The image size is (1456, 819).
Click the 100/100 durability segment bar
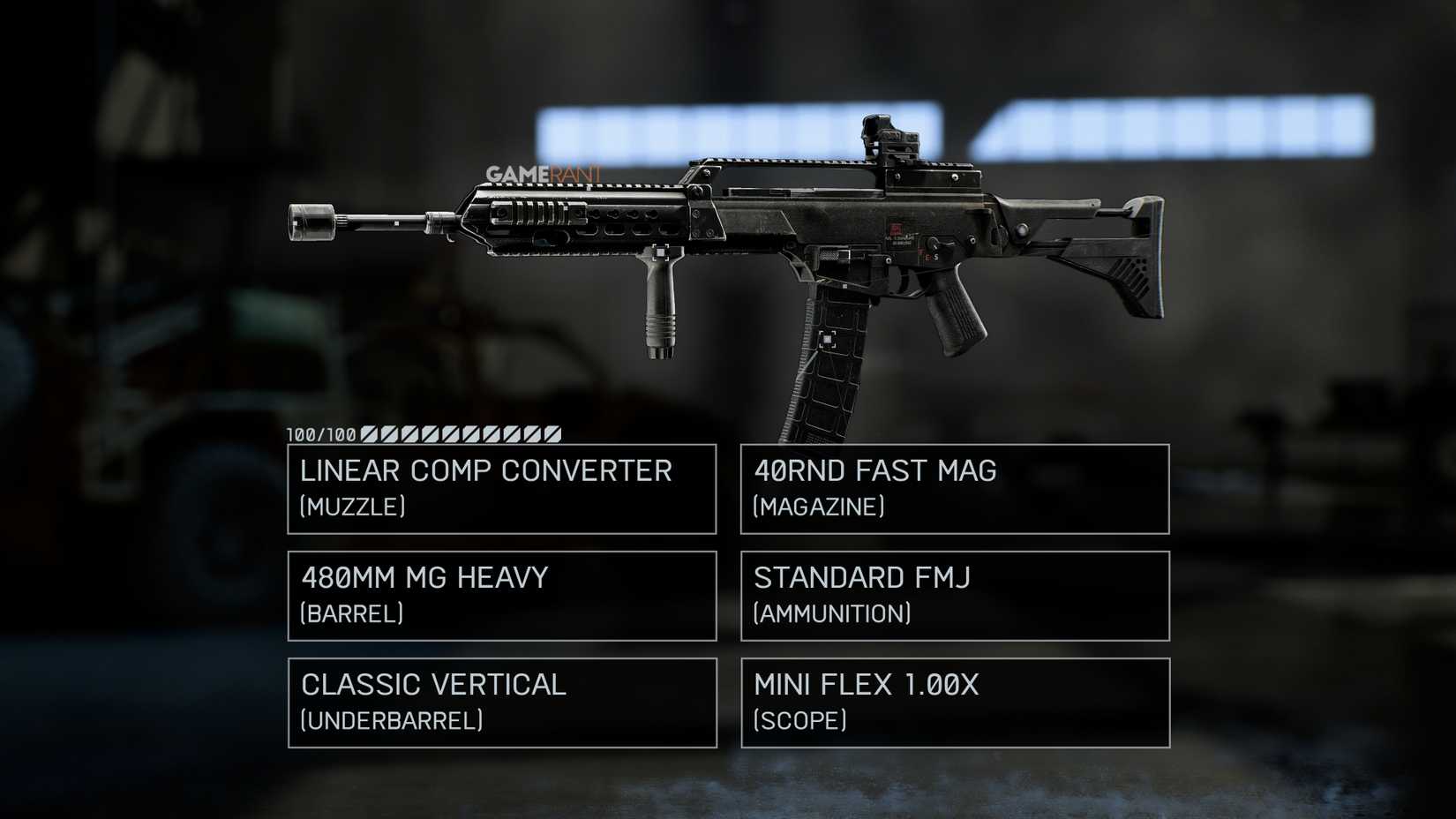(424, 433)
